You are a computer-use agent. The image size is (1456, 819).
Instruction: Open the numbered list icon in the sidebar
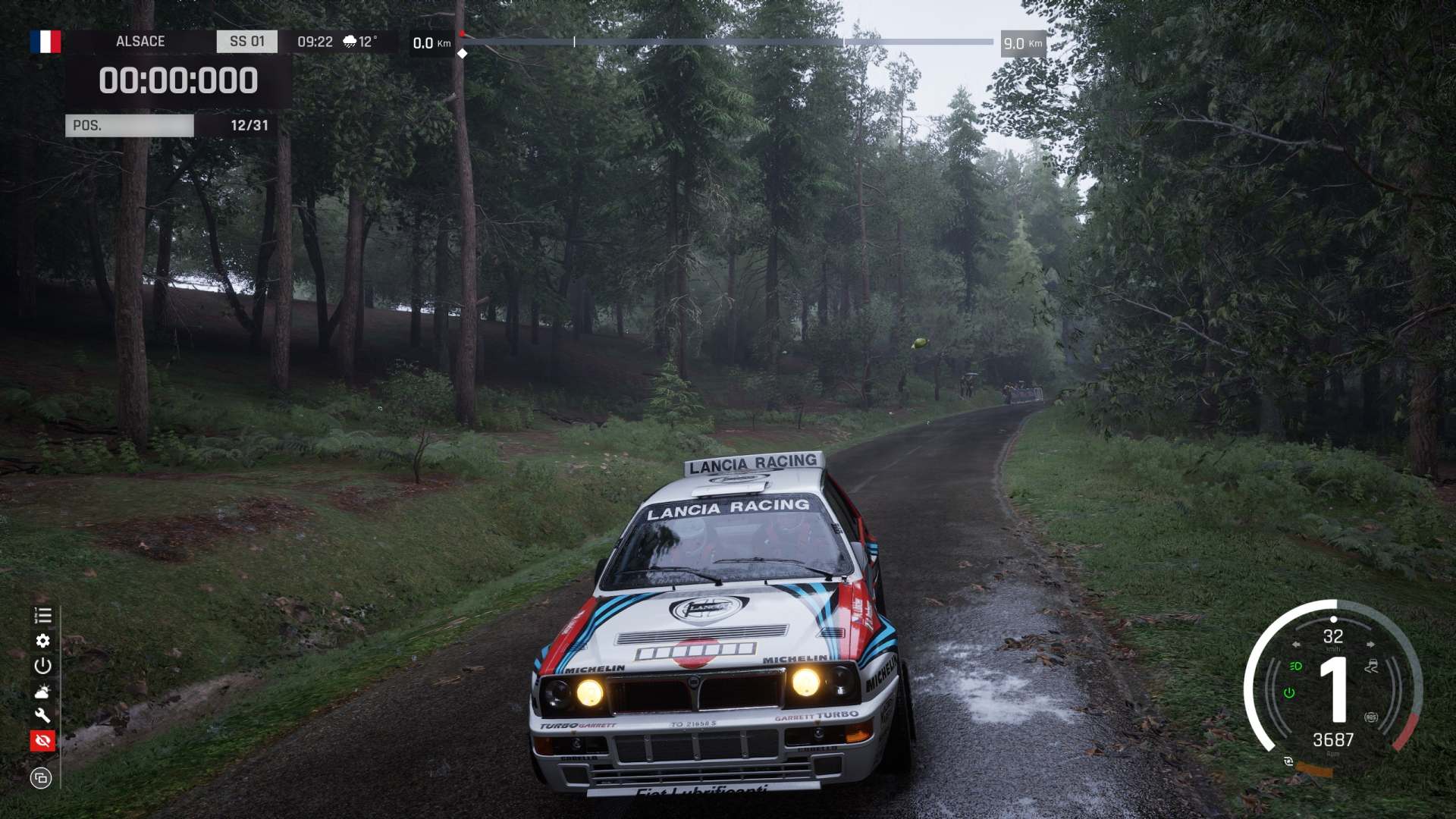click(x=42, y=615)
